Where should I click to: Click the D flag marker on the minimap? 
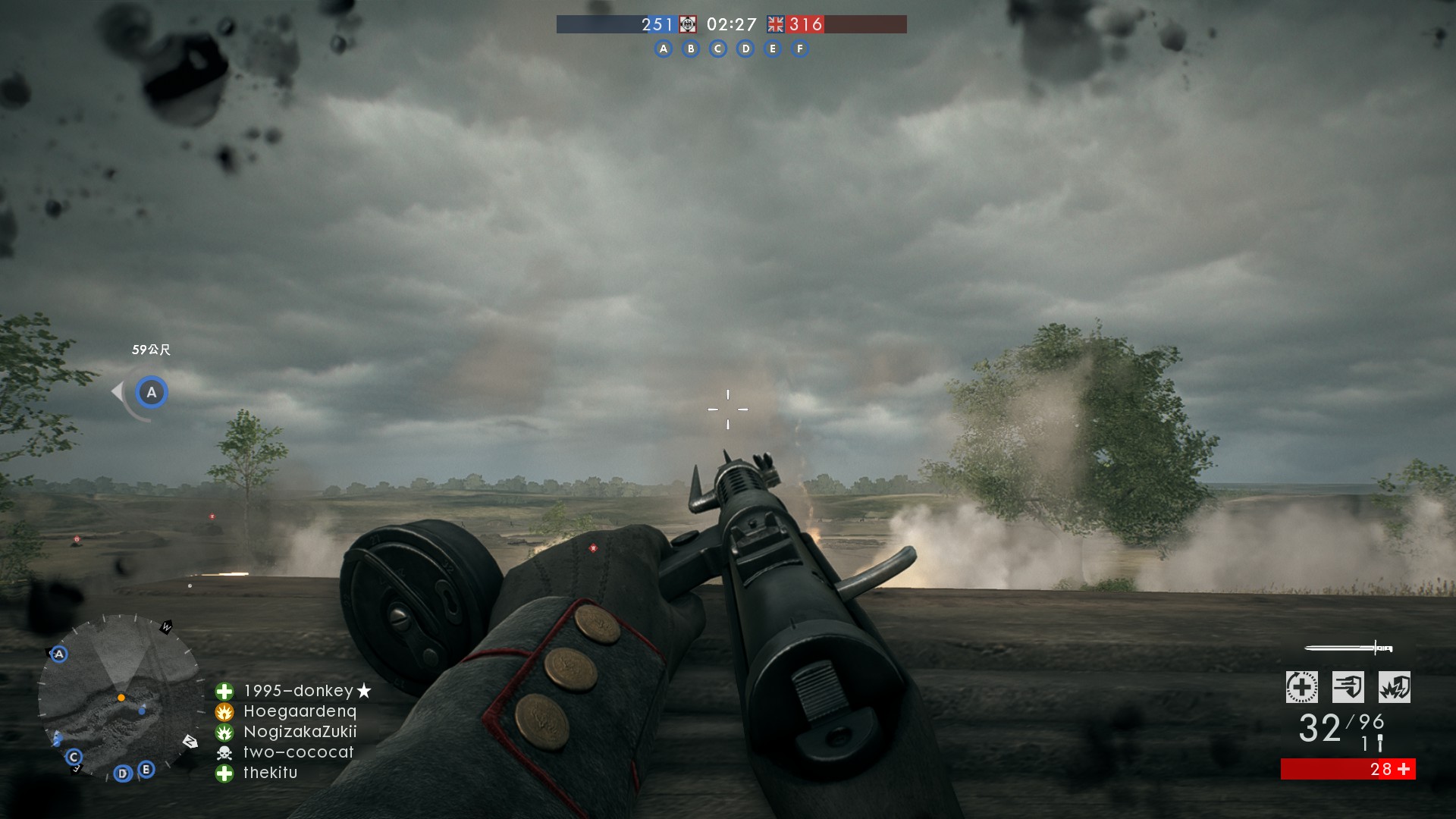123,773
